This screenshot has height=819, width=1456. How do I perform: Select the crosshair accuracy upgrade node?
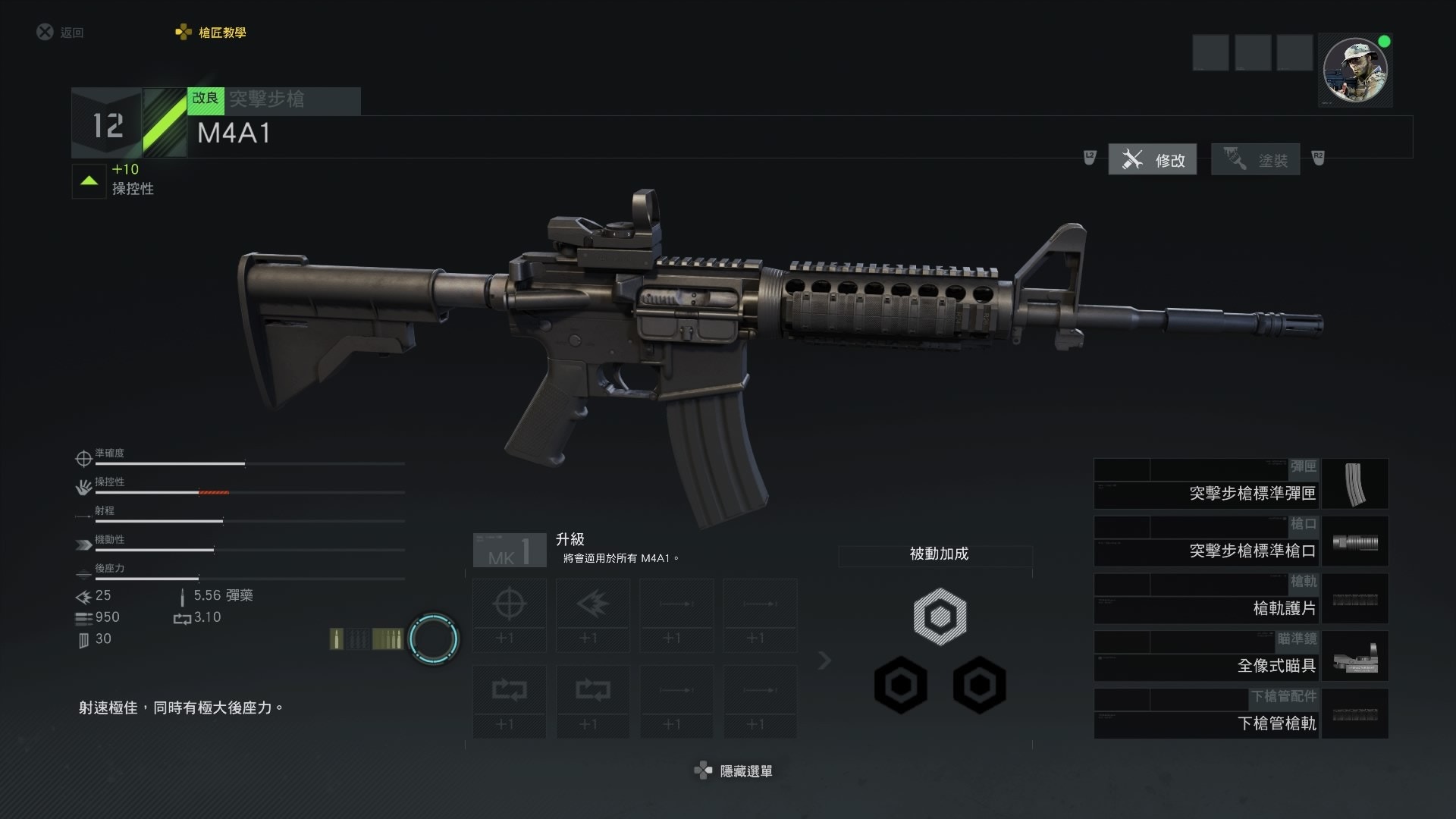[509, 615]
